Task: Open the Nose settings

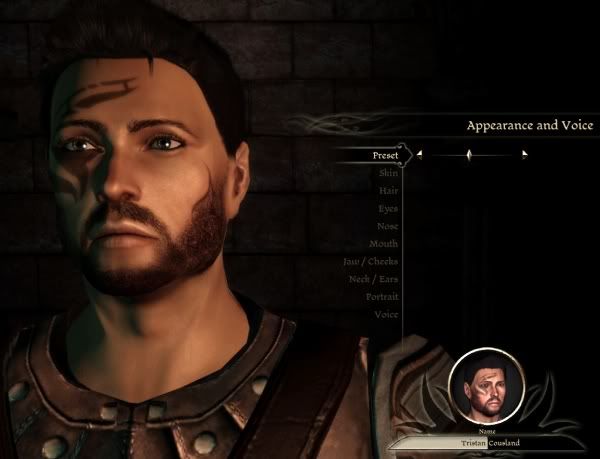Action: click(388, 226)
